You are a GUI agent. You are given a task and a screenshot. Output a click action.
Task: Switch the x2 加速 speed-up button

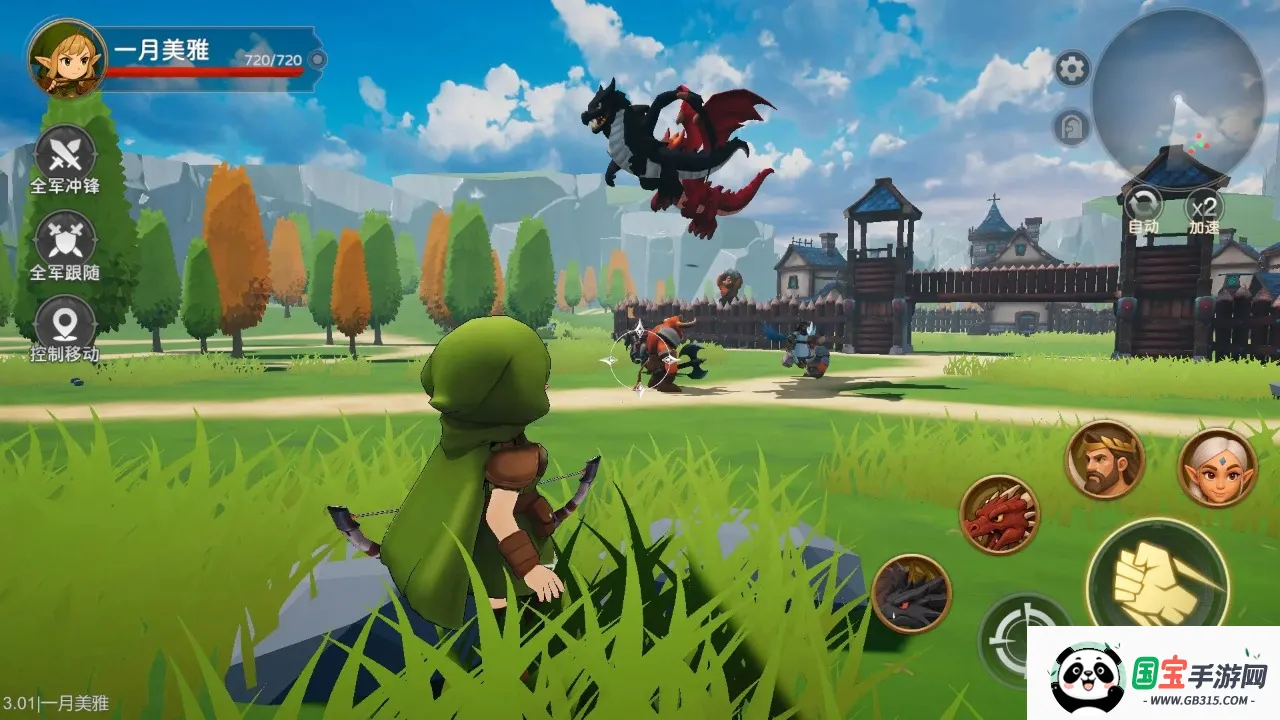(x=1204, y=206)
